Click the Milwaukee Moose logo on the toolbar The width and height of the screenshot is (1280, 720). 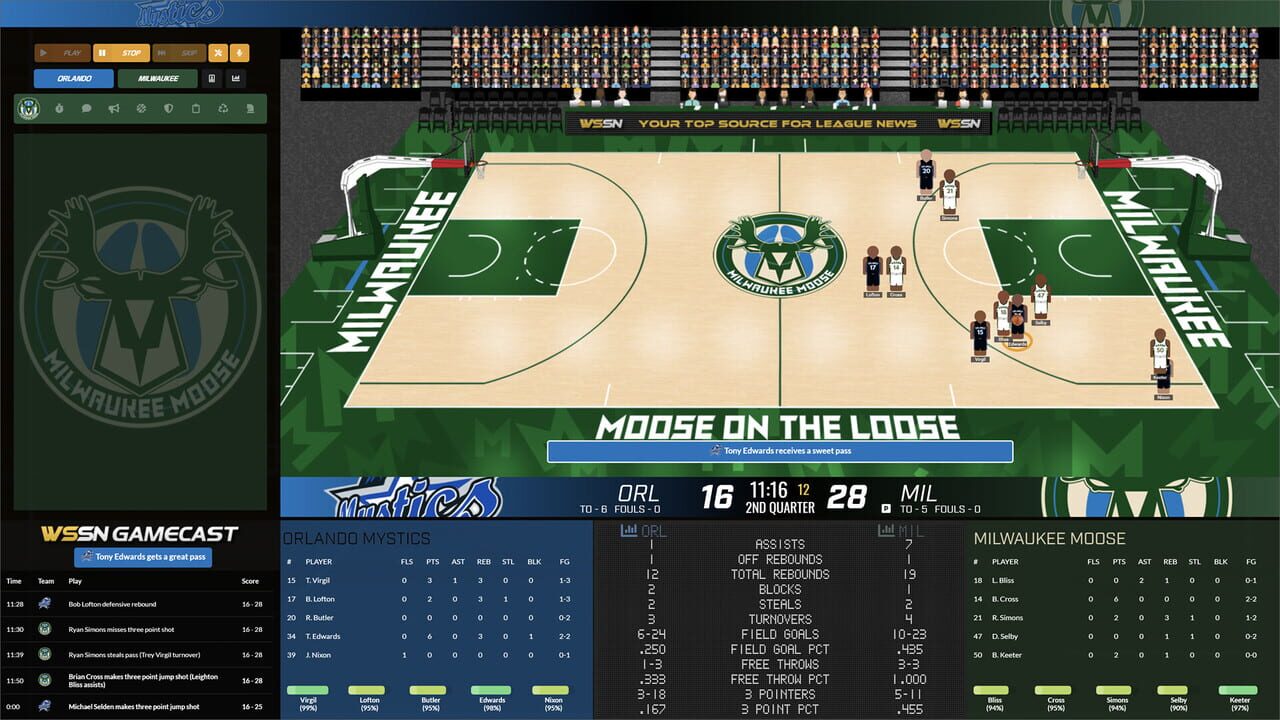tap(27, 108)
